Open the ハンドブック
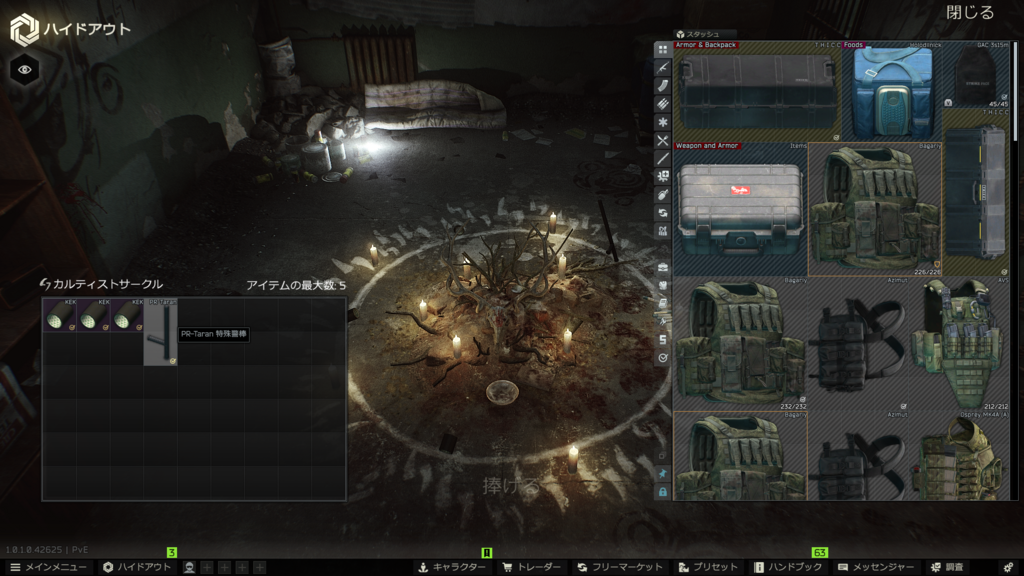 (790, 567)
